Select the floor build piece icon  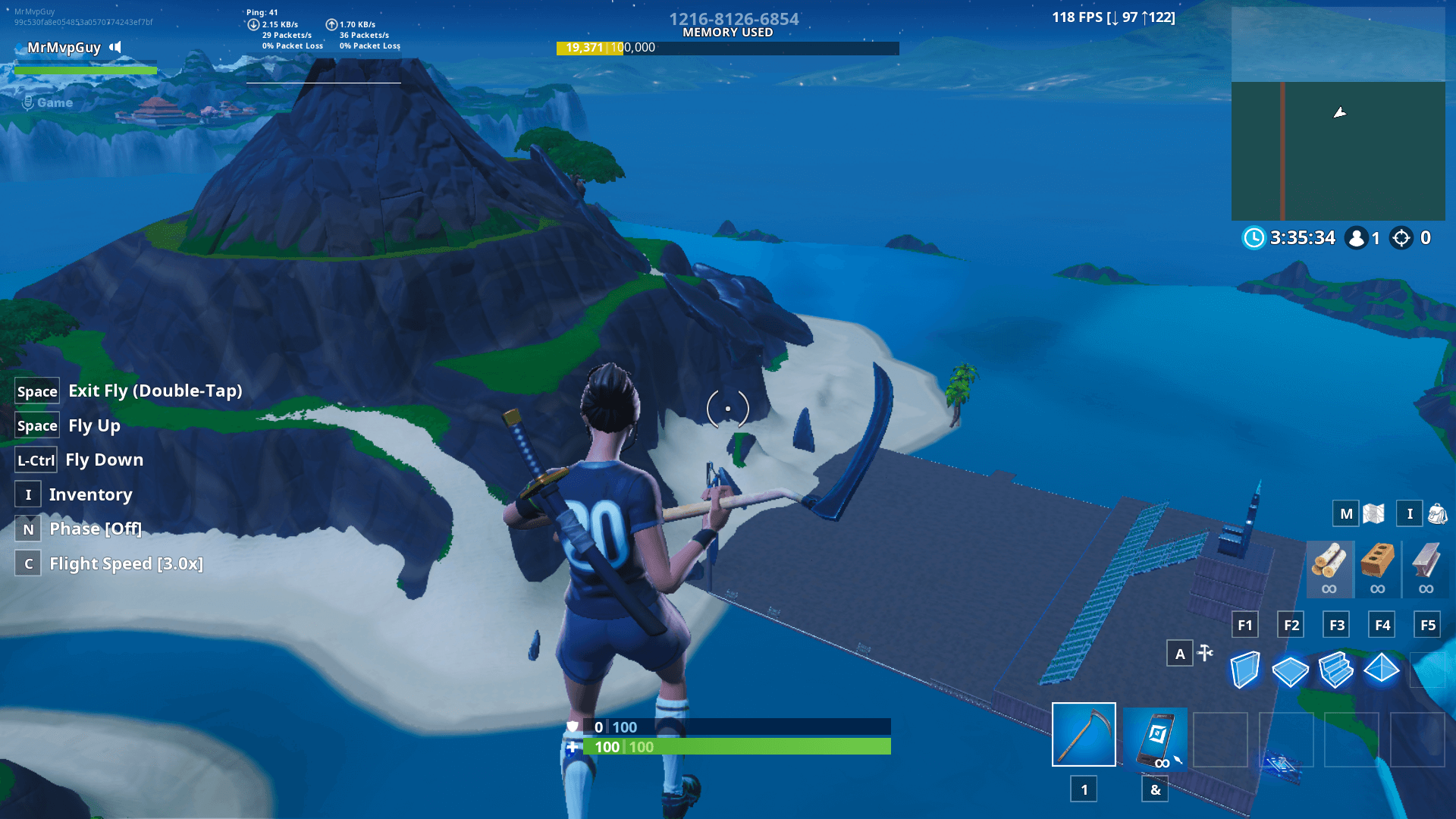1290,670
